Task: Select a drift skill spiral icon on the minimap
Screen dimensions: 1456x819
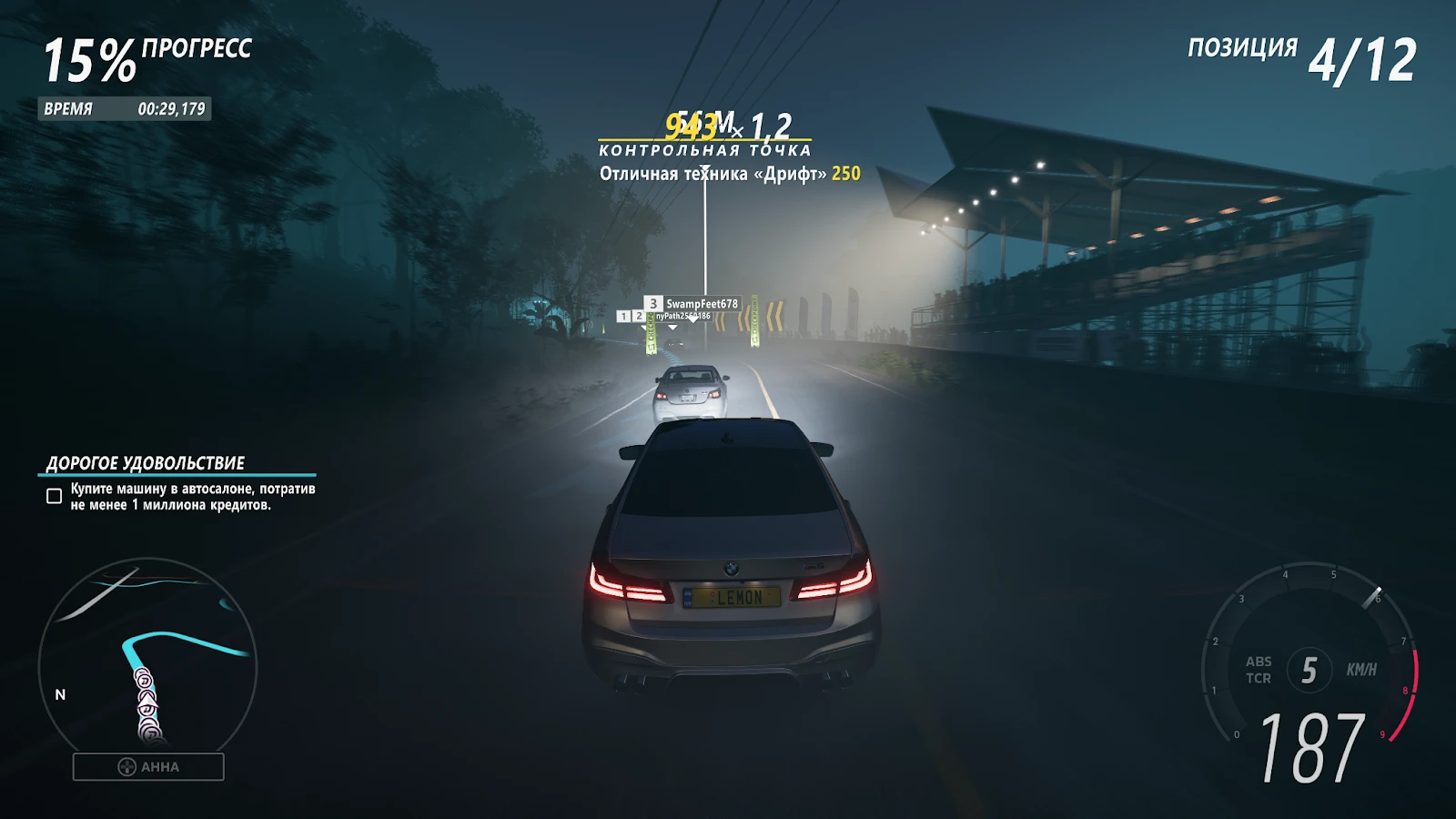Action: pos(145,681)
